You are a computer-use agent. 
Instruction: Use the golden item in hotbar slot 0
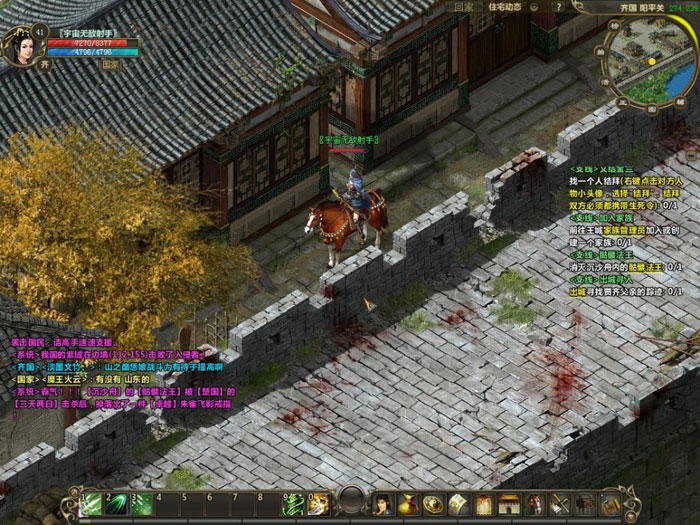tap(318, 504)
